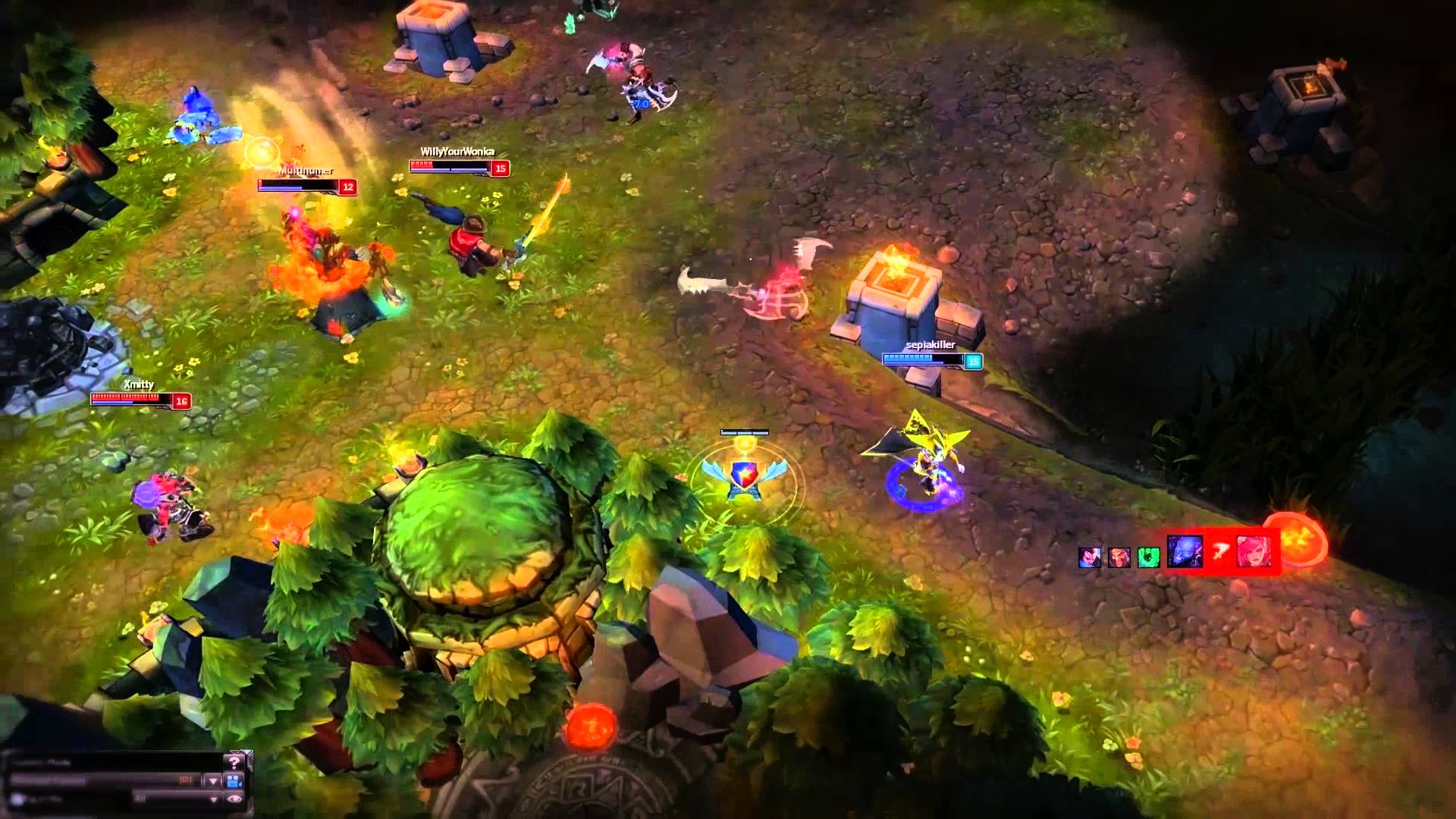The height and width of the screenshot is (819, 1456).
Task: Toggle the checkbox in the spectator panel
Action: tap(16, 799)
